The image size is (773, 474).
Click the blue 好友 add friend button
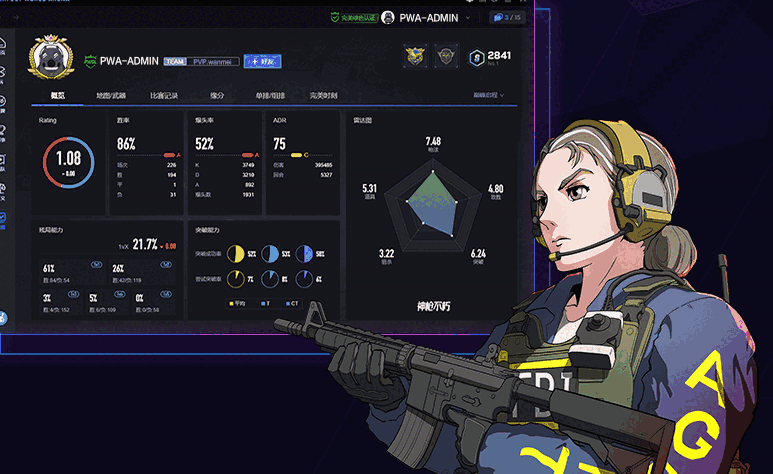pos(262,61)
